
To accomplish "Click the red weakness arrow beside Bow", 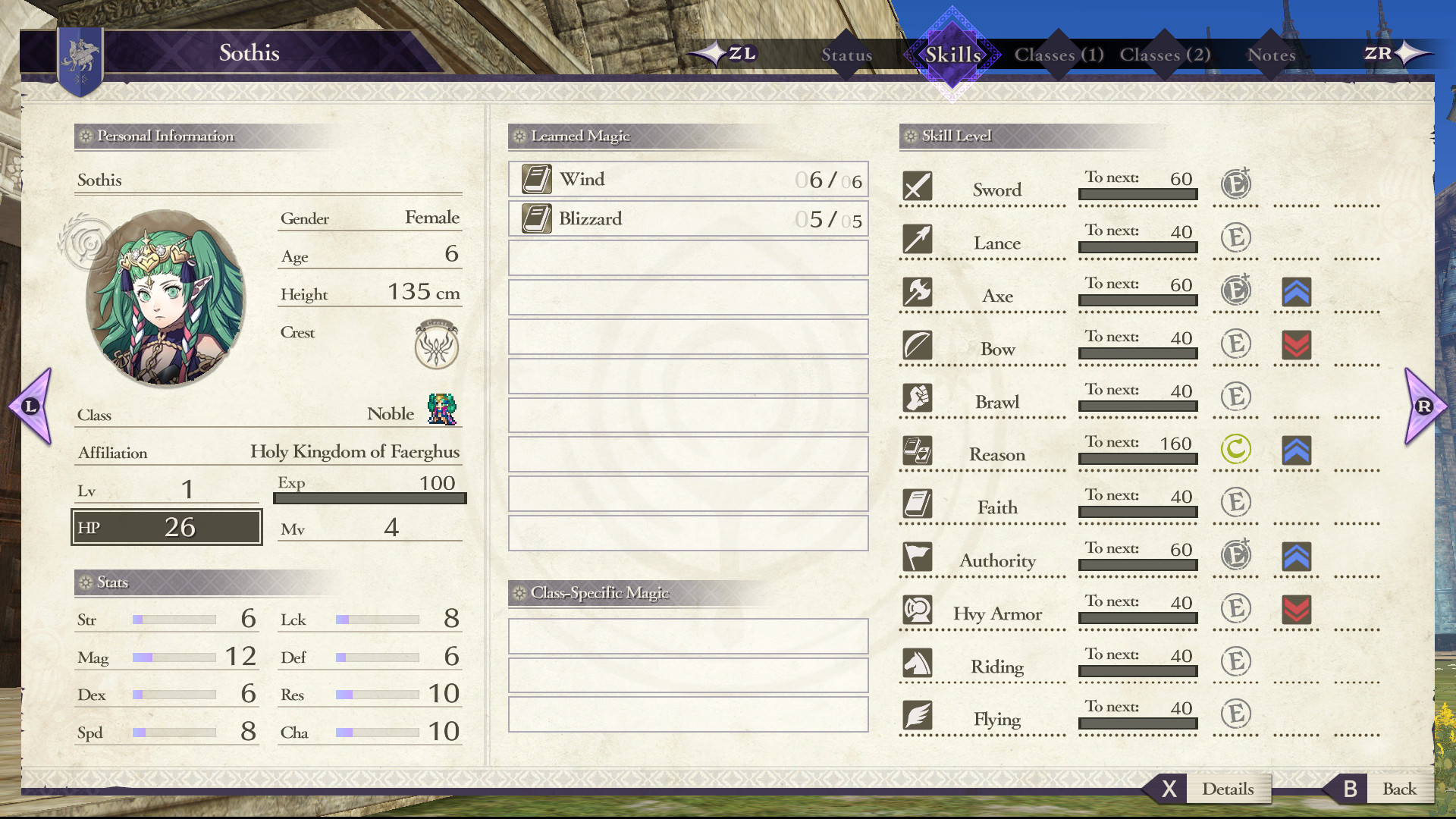I will pos(1295,344).
